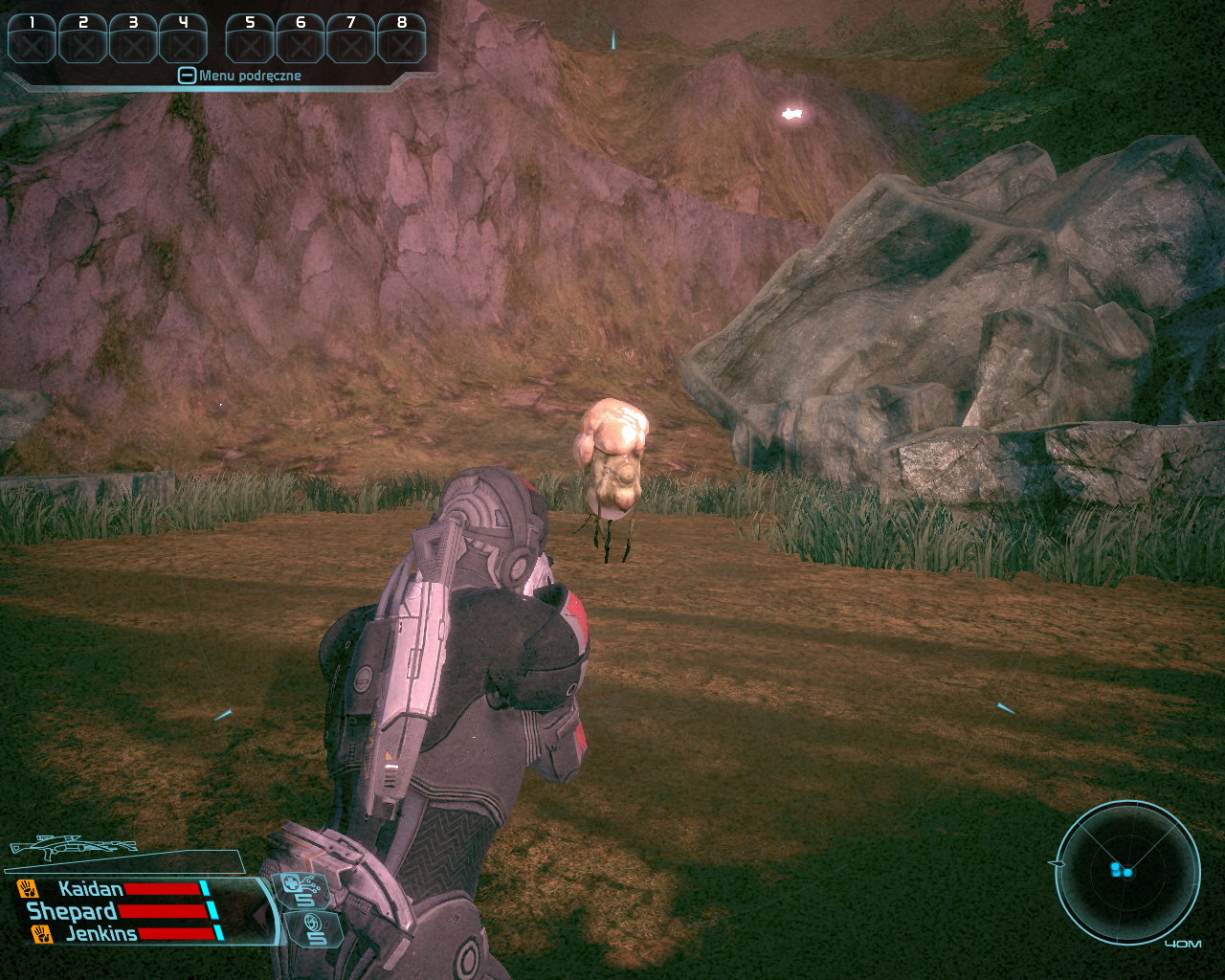Select Shepard in the squad list
This screenshot has height=980, width=1225.
72,911
